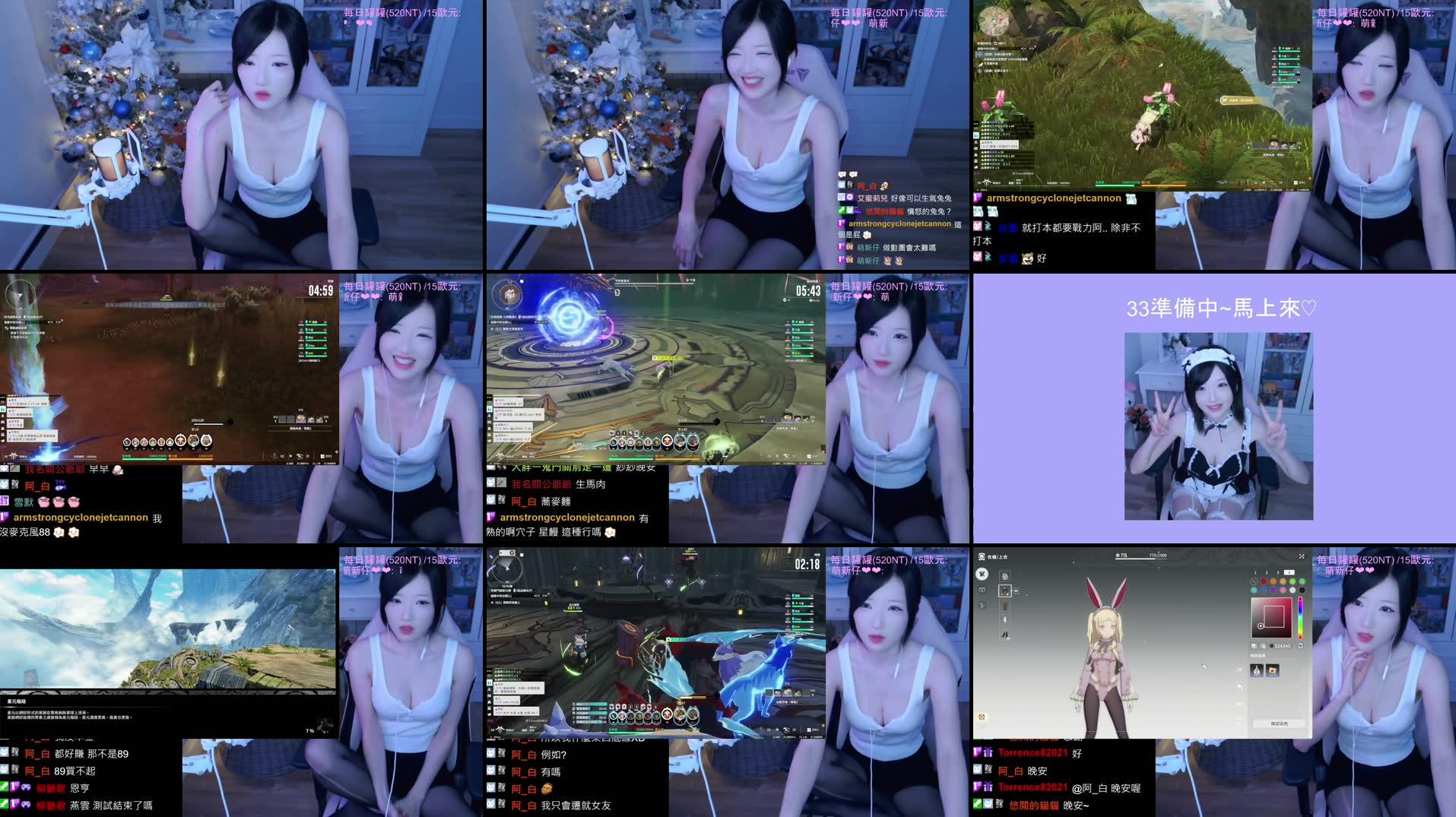
Task: Select color channel 4 in the dye panel
Action: click(1289, 571)
